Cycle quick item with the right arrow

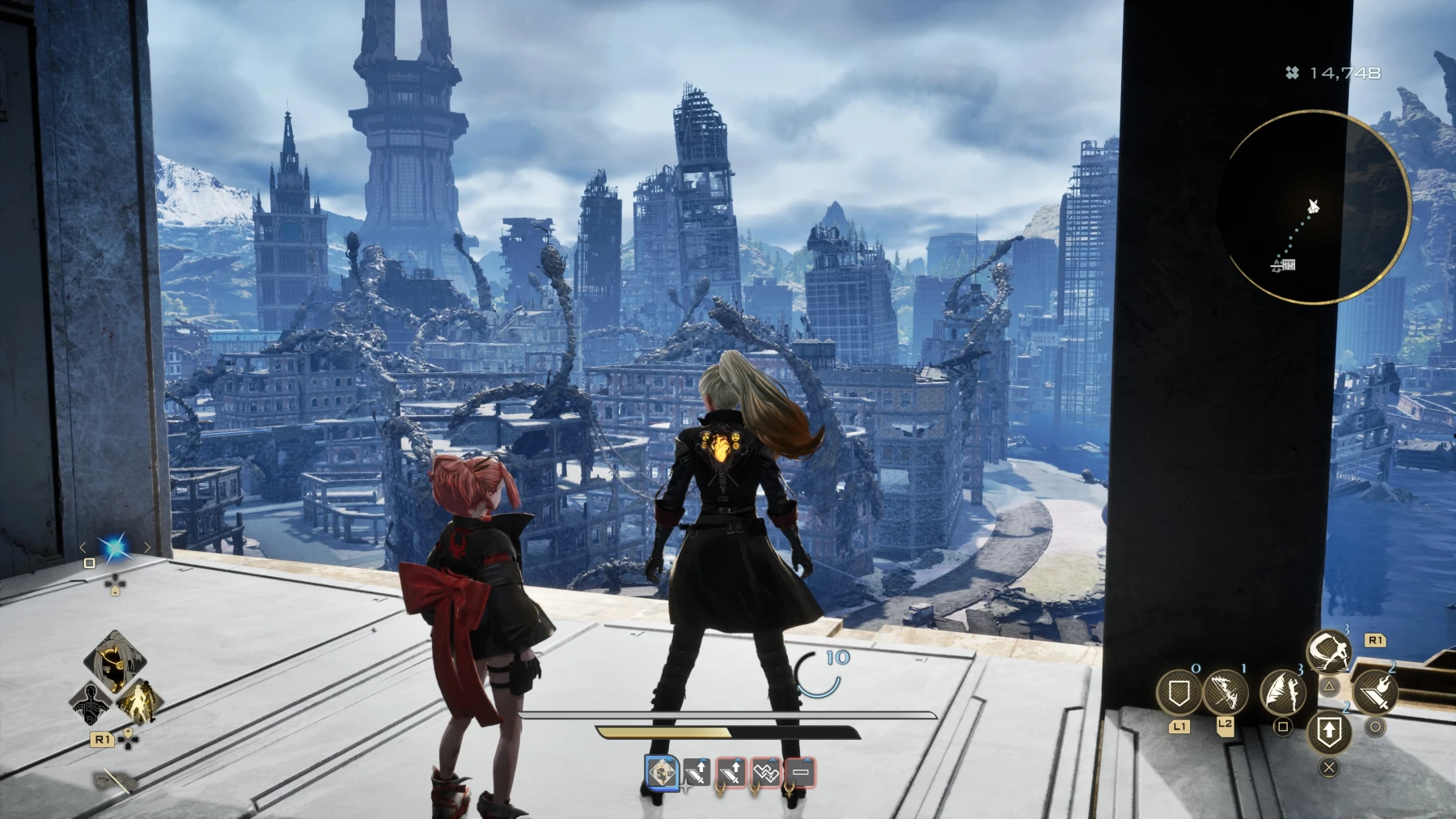pyautogui.click(x=147, y=548)
